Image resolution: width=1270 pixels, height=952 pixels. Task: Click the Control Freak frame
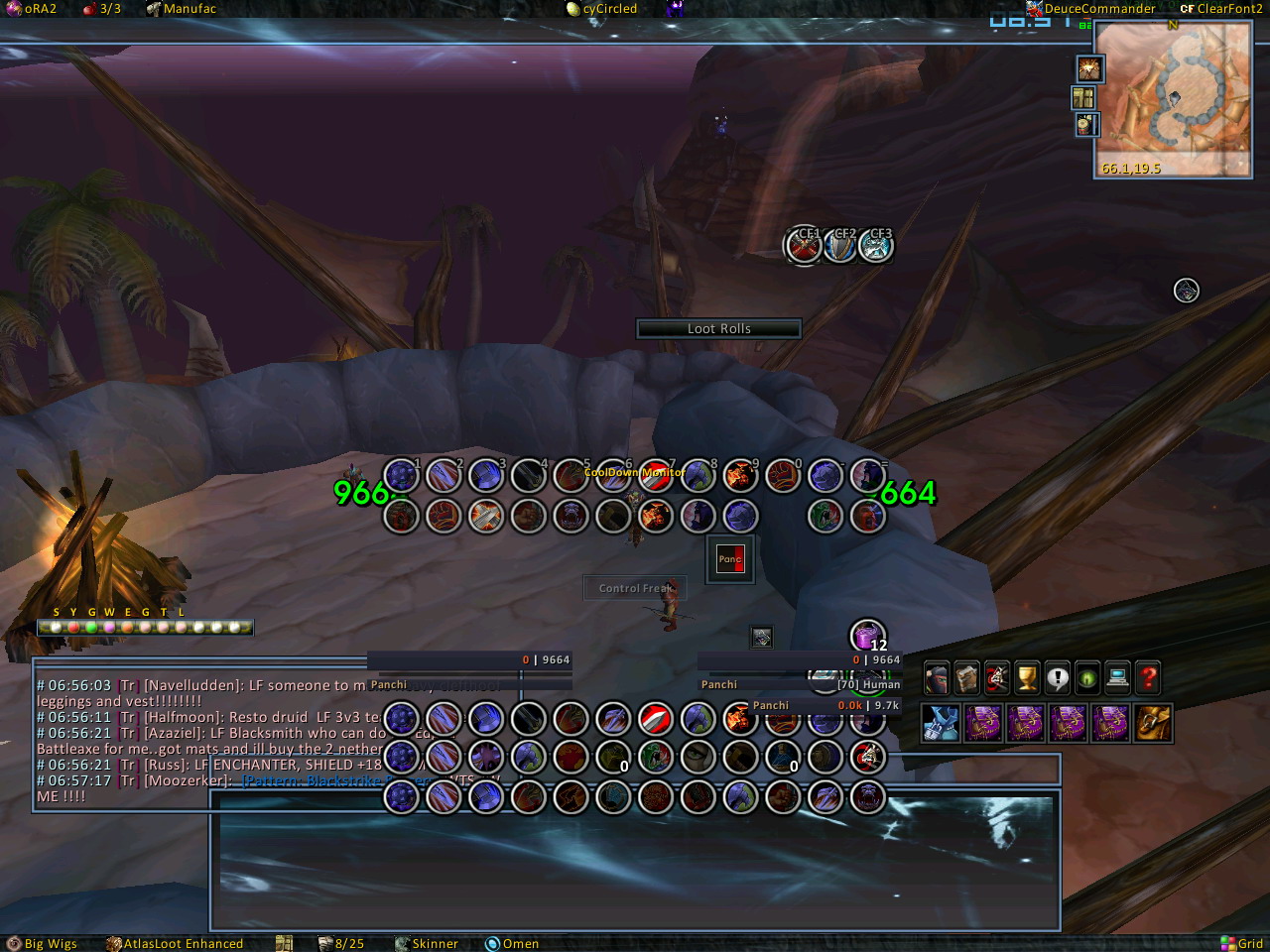pyautogui.click(x=634, y=588)
